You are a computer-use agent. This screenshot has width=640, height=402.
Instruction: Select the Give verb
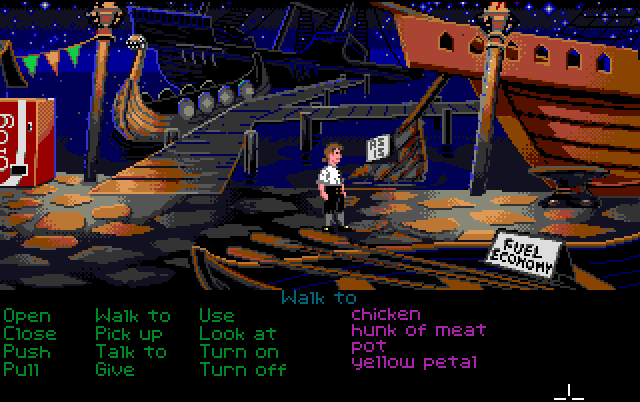click(115, 368)
